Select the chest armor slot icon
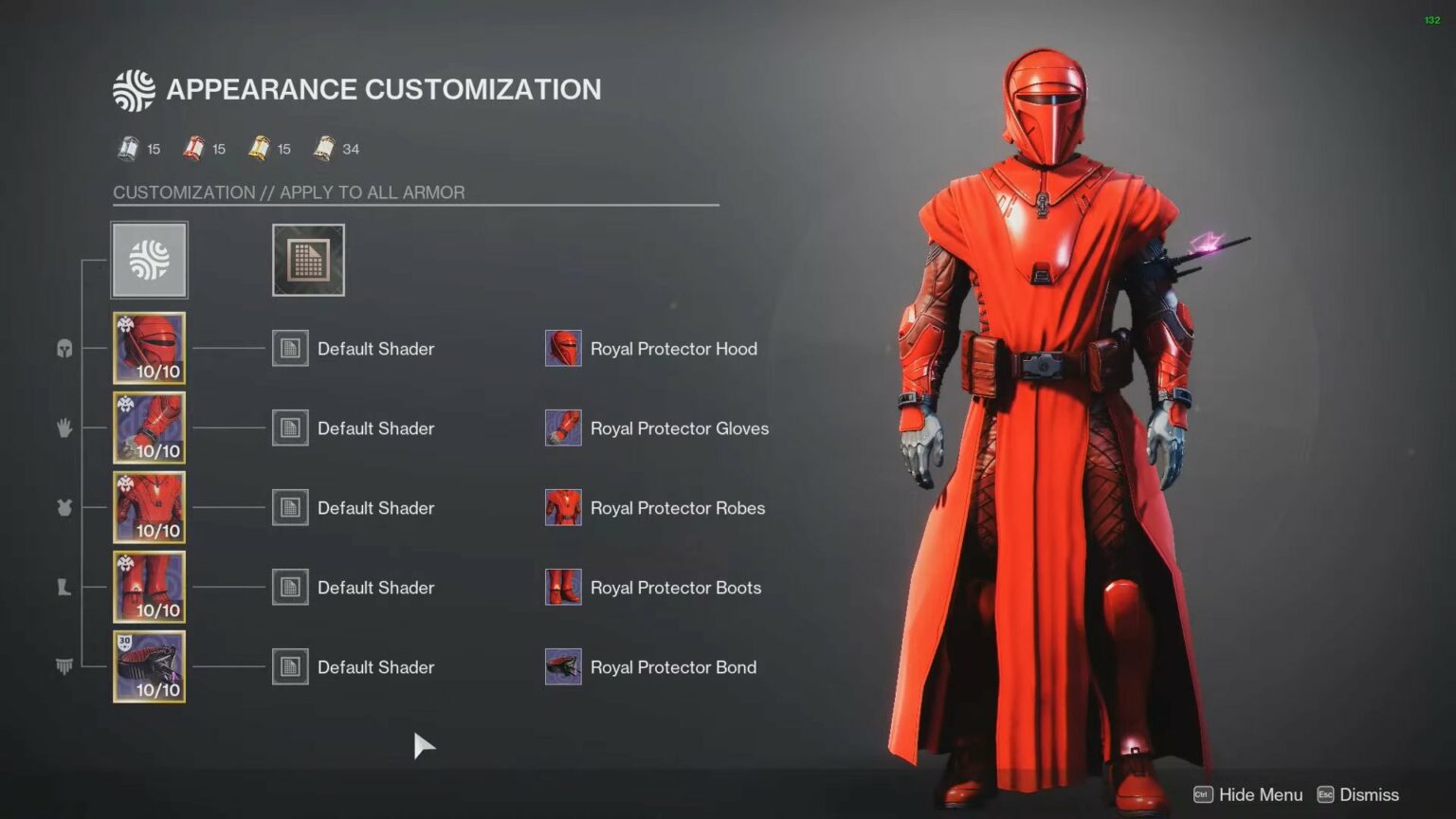 point(64,508)
